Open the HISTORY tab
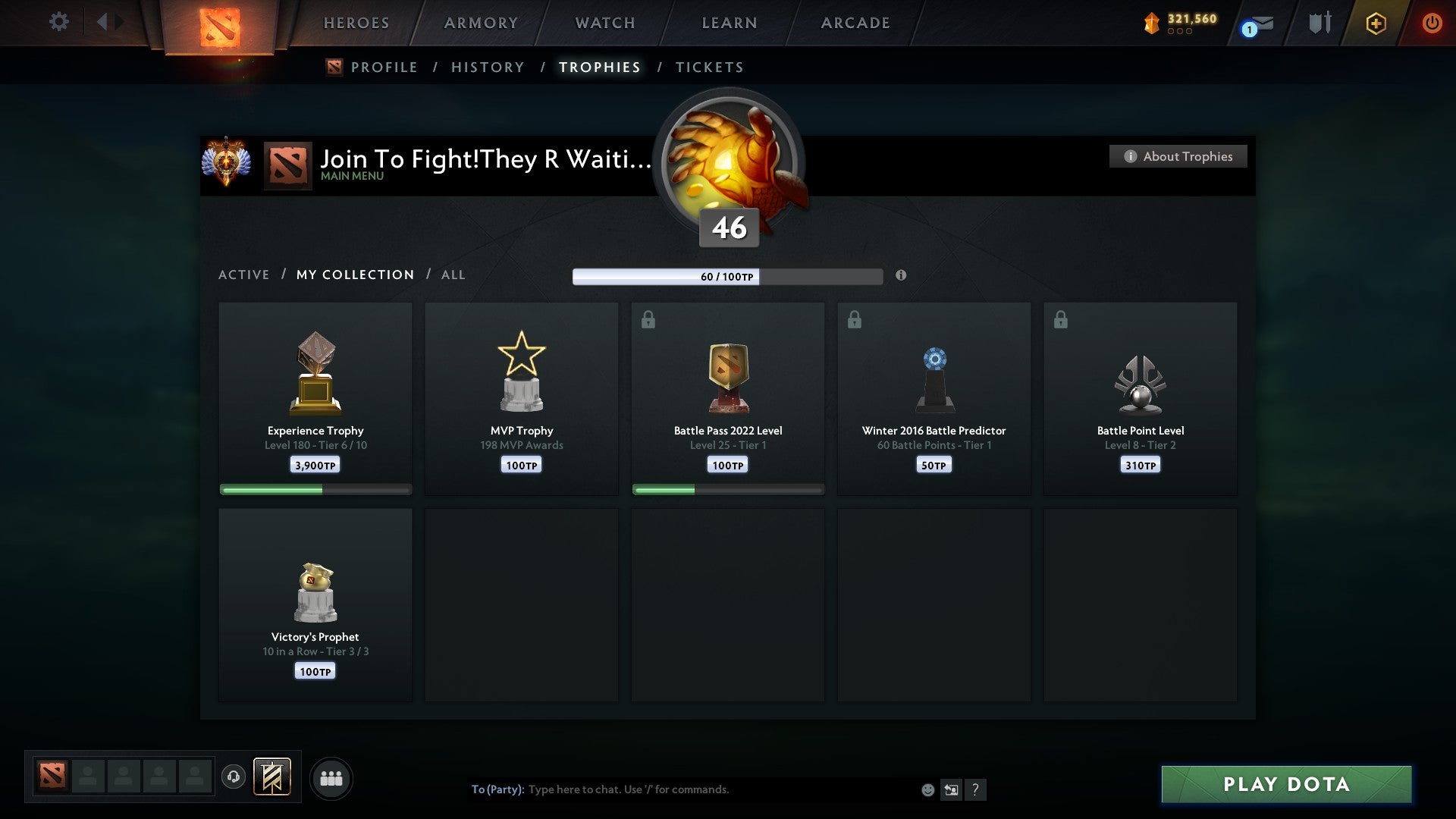 tap(487, 67)
